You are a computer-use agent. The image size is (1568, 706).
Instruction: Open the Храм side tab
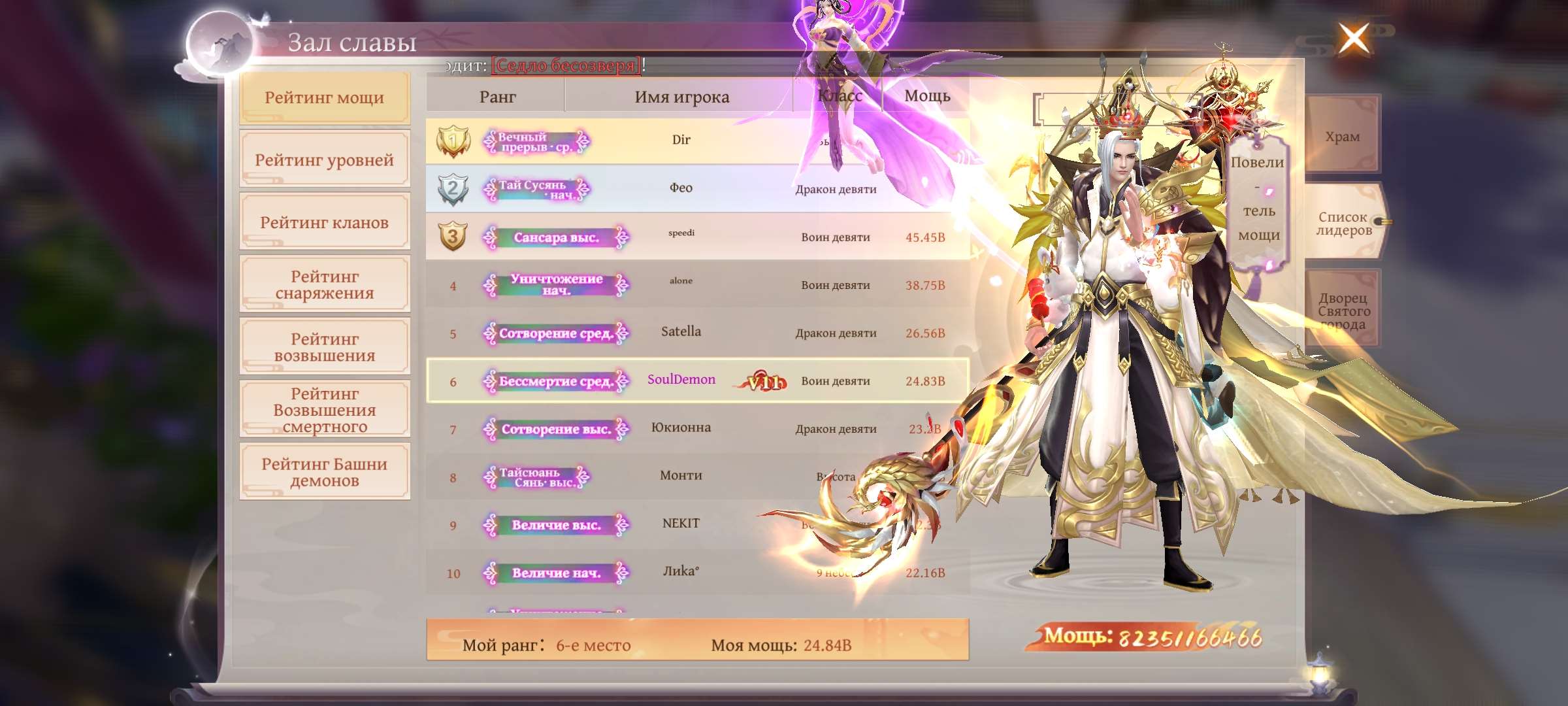tap(1342, 137)
